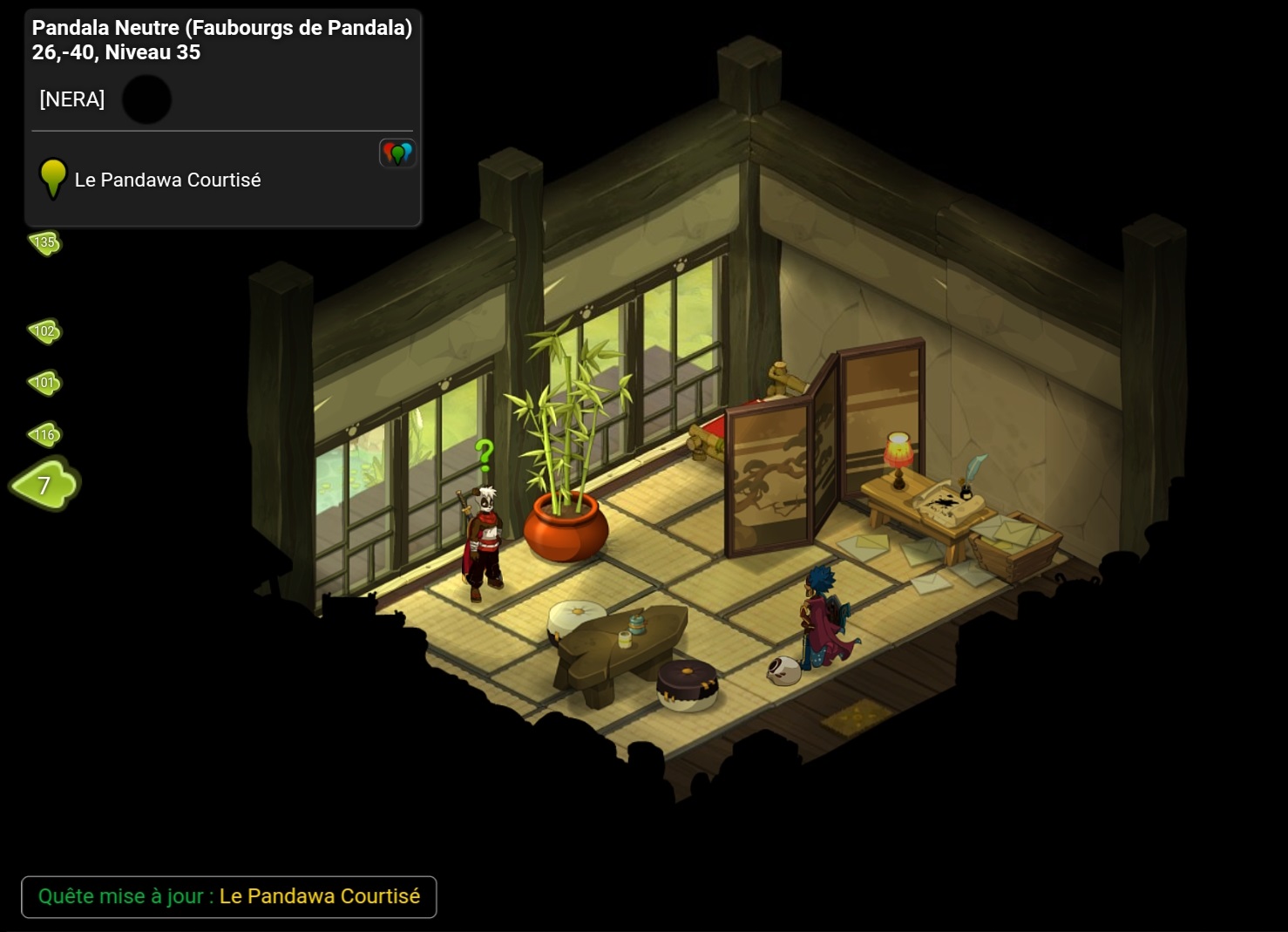
Task: Click the large green arrow marked 7
Action: click(x=45, y=484)
